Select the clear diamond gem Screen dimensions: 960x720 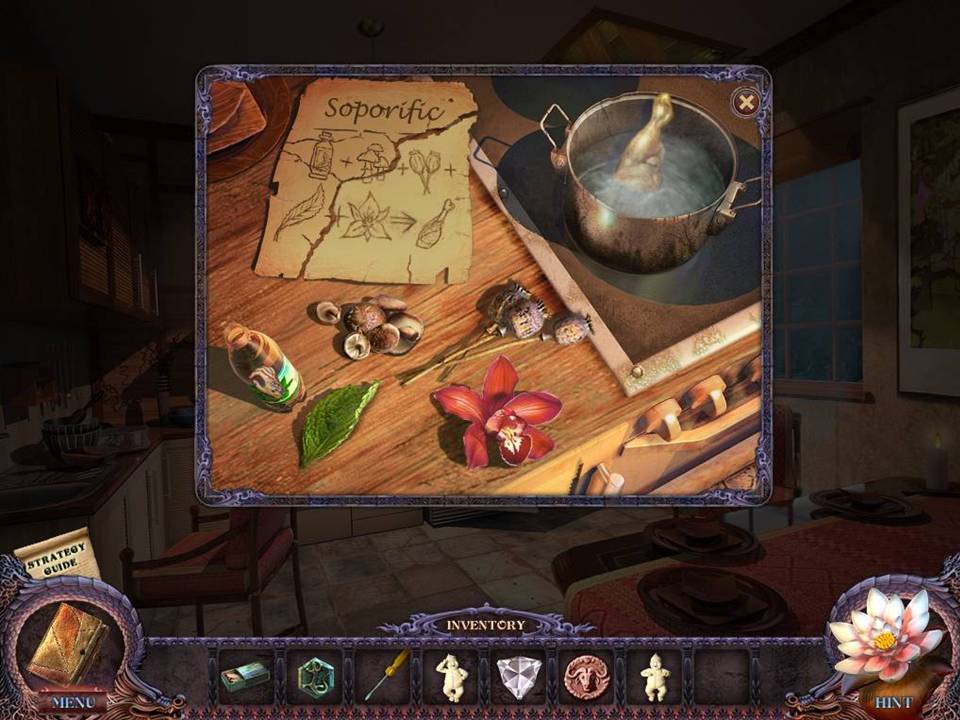pyautogui.click(x=519, y=677)
